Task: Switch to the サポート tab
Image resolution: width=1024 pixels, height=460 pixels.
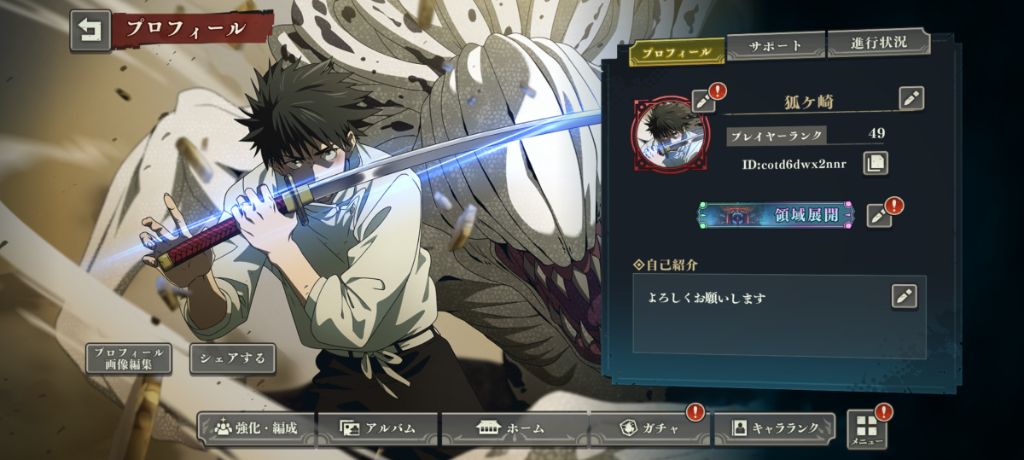Action: point(775,46)
